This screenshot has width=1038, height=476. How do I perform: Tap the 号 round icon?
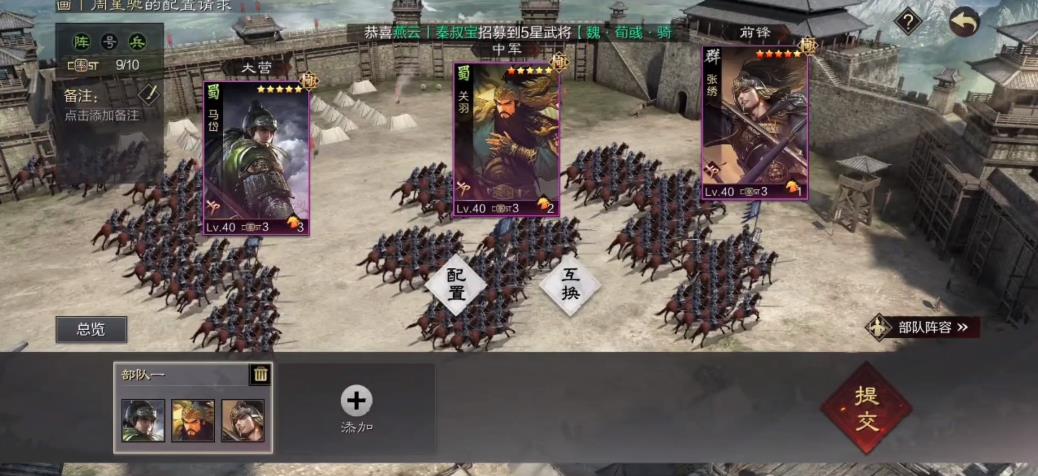coord(111,41)
